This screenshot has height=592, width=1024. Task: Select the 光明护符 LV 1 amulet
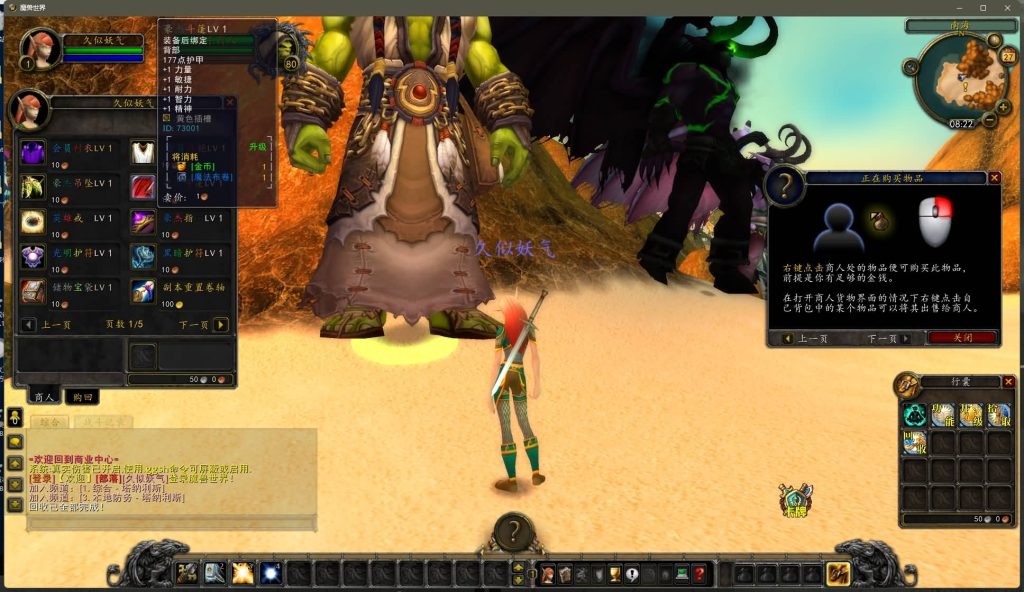tap(33, 257)
